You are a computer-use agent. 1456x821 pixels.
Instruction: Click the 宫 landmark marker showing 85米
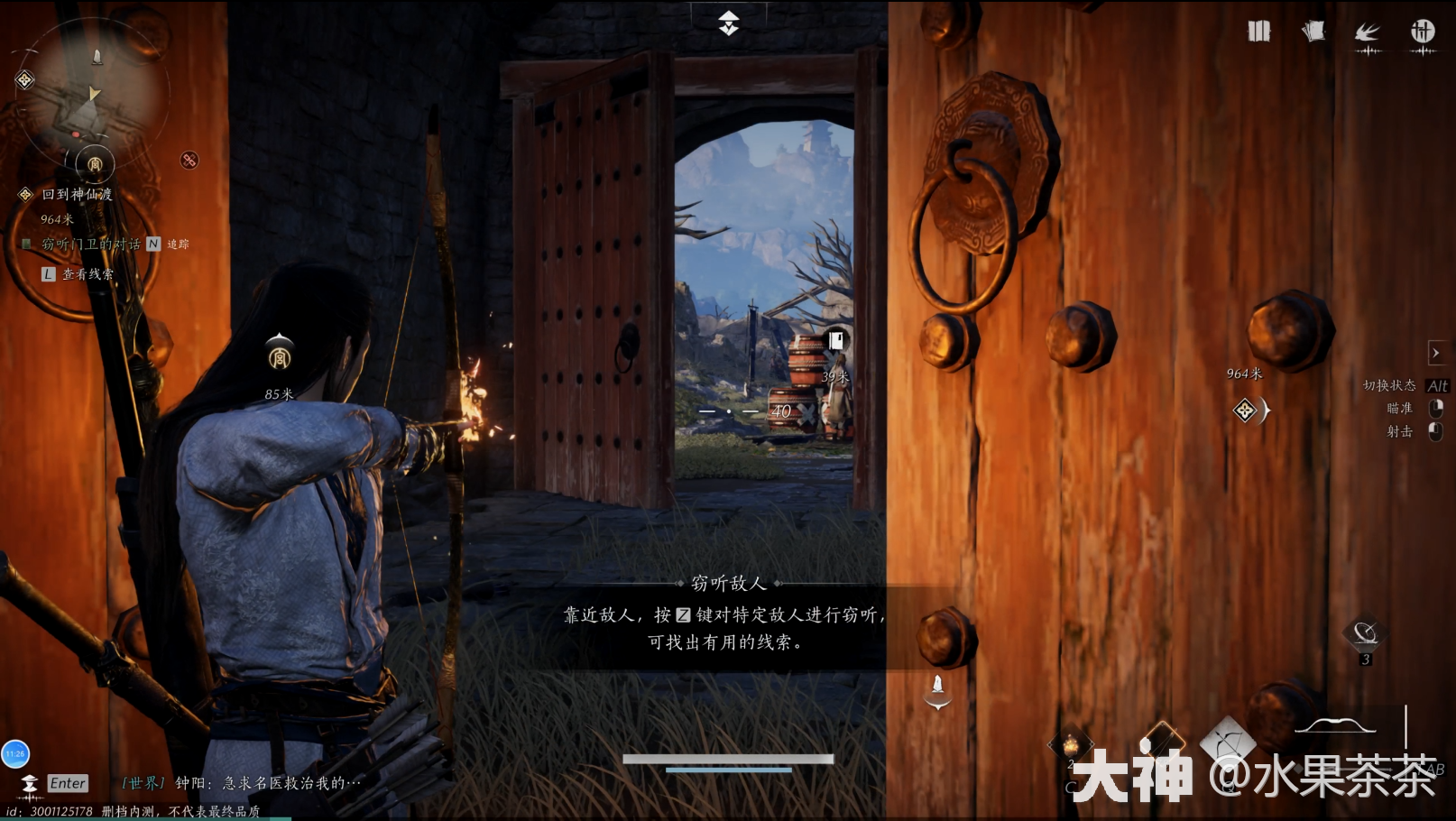[x=278, y=361]
